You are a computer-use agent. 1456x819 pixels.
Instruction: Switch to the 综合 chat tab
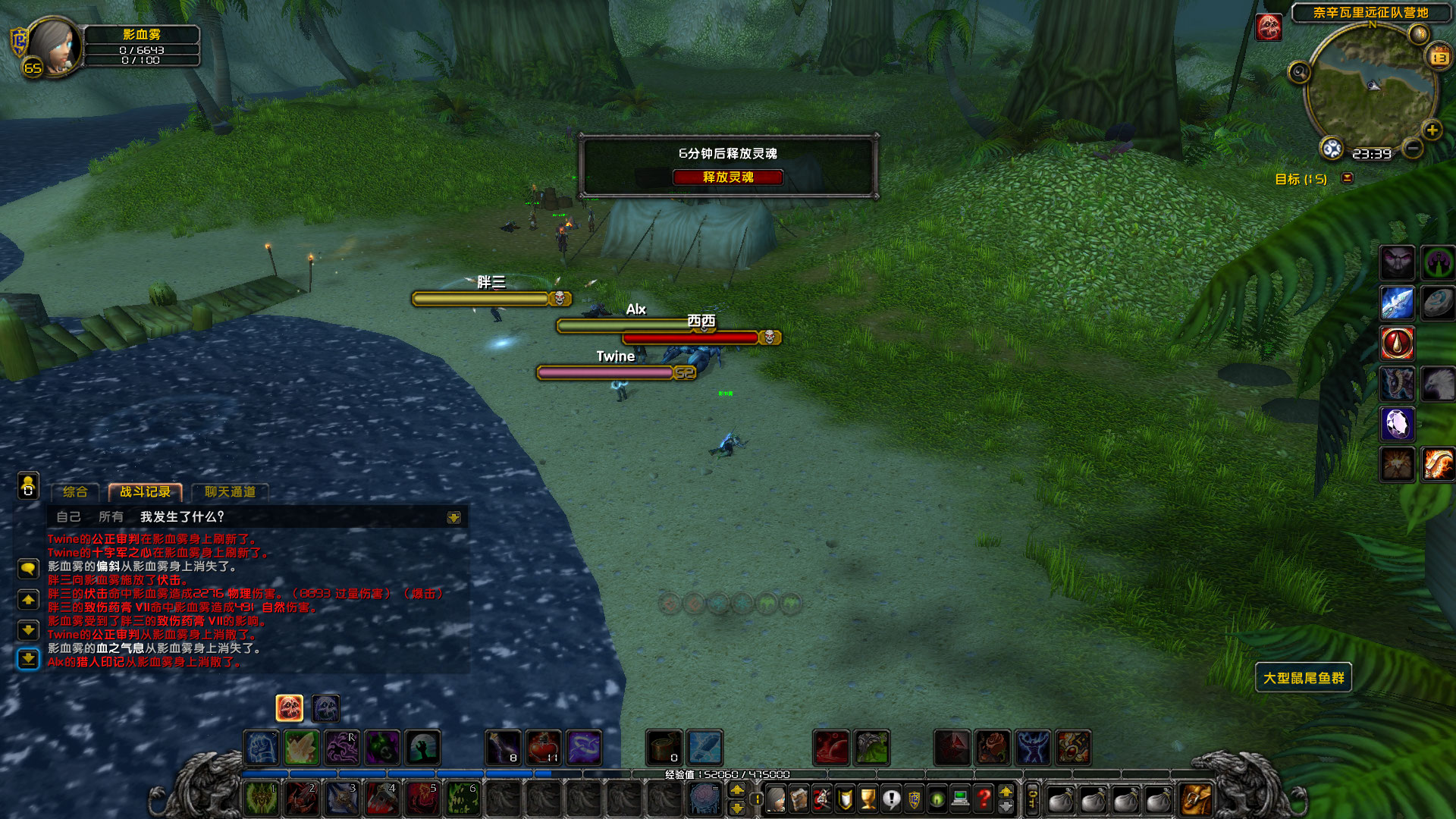point(74,492)
